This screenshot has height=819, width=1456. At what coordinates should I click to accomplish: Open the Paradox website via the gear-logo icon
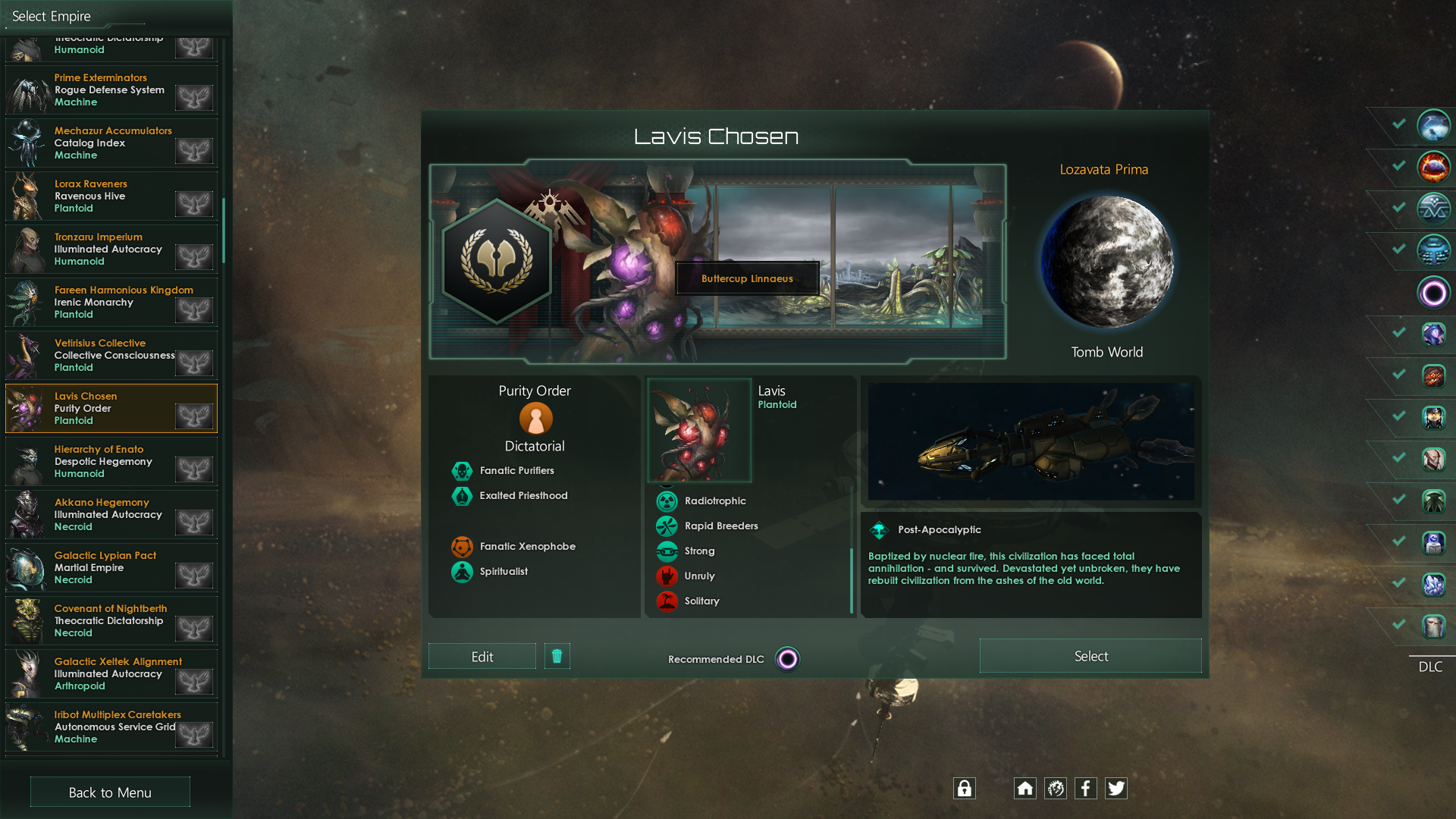click(x=1056, y=788)
